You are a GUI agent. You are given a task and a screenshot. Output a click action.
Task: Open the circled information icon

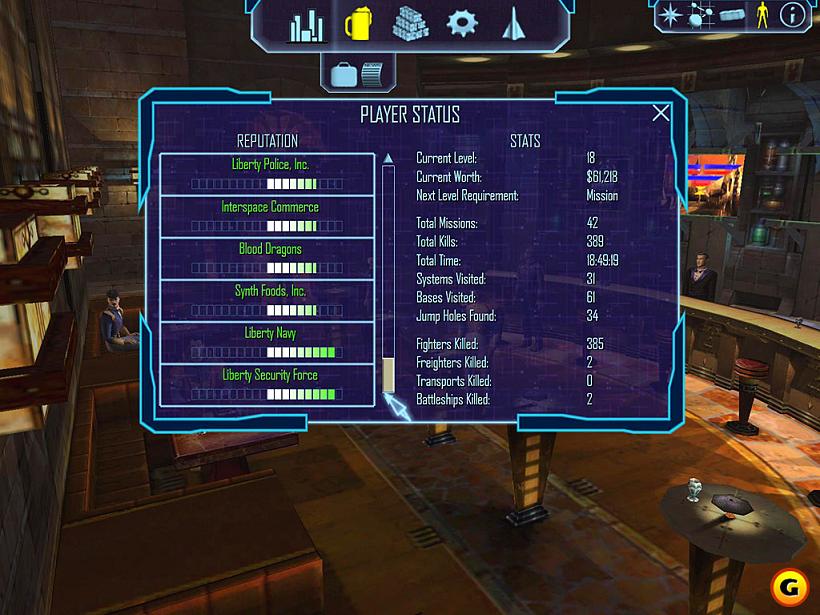coord(793,14)
